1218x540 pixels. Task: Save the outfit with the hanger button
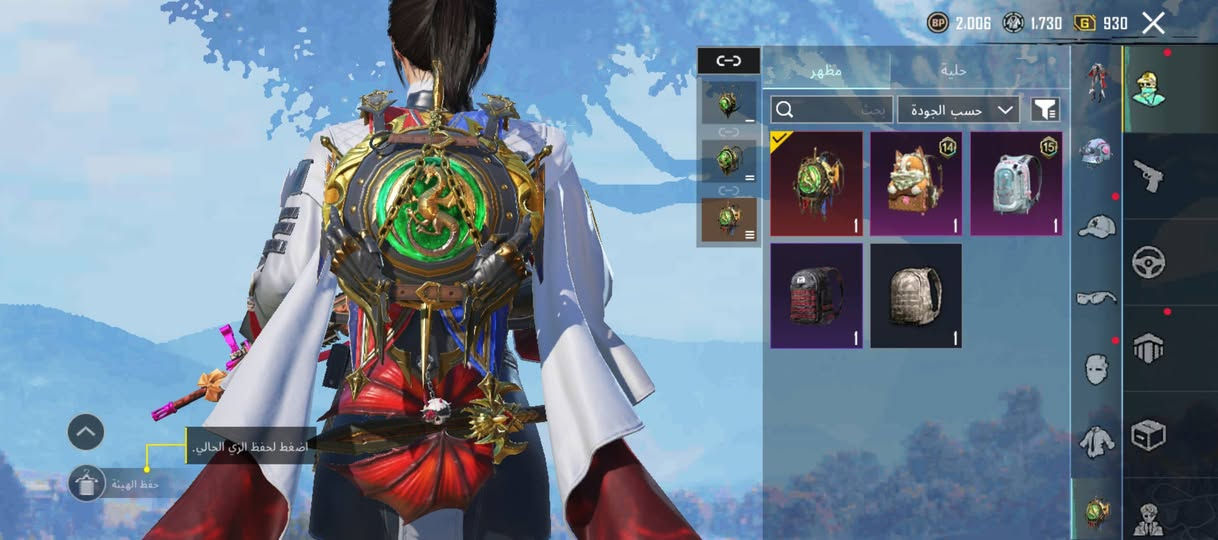pos(87,484)
